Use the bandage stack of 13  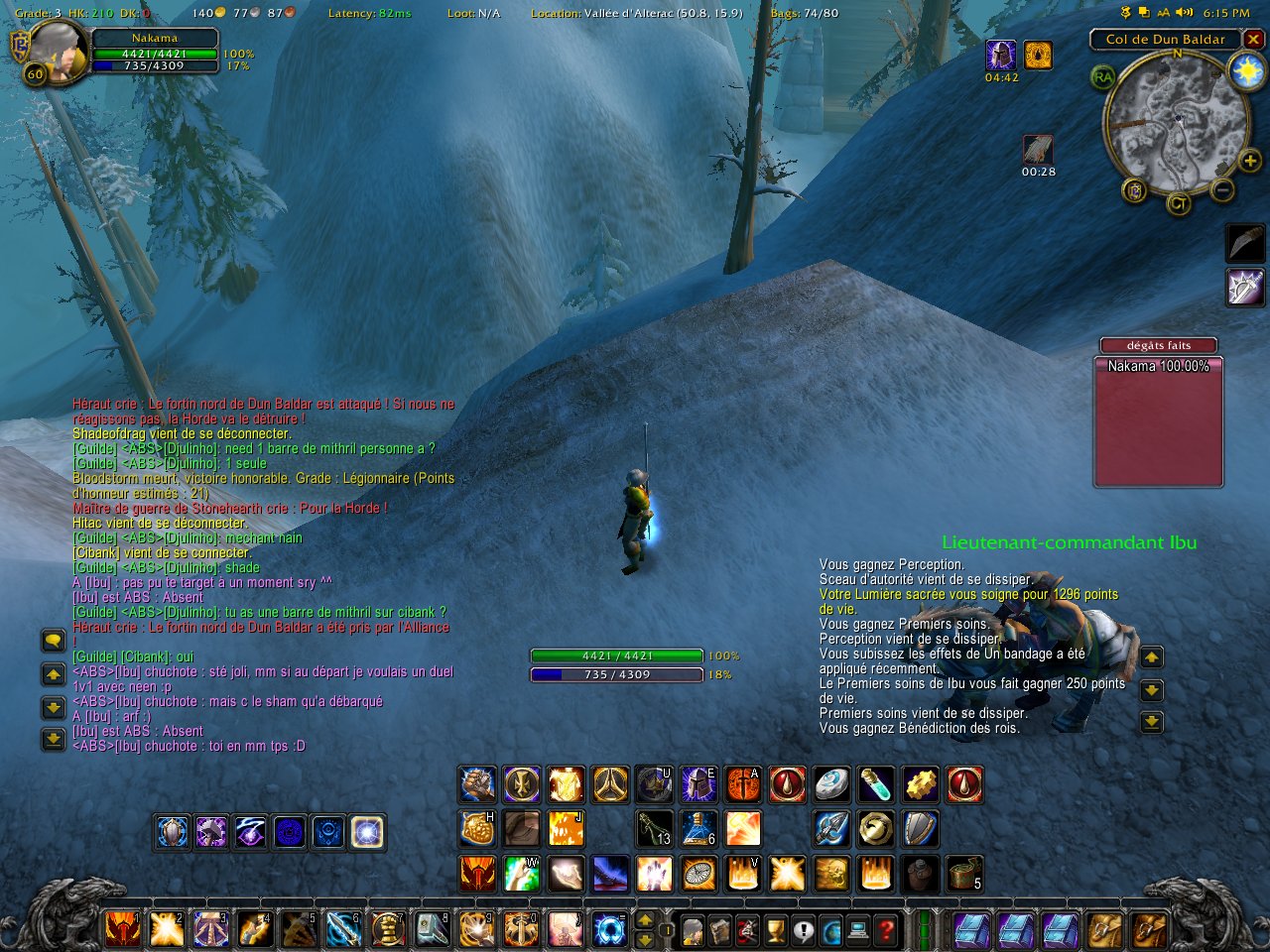coord(655,829)
